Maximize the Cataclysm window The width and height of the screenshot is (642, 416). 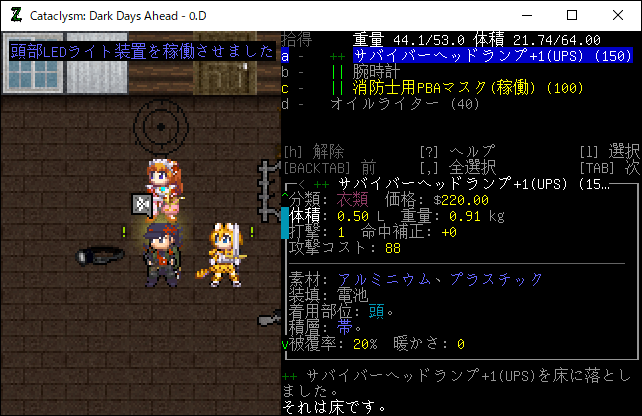pyautogui.click(x=572, y=15)
